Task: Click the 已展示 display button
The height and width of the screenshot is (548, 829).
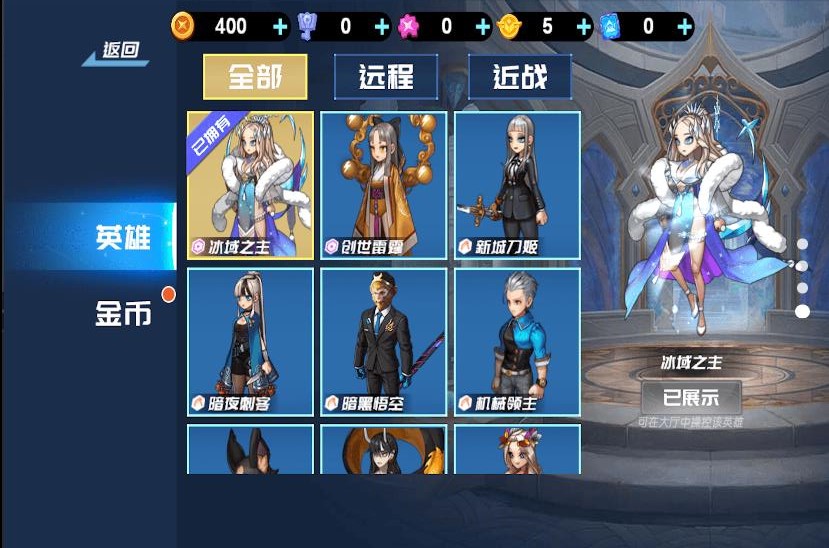Action: tap(691, 396)
